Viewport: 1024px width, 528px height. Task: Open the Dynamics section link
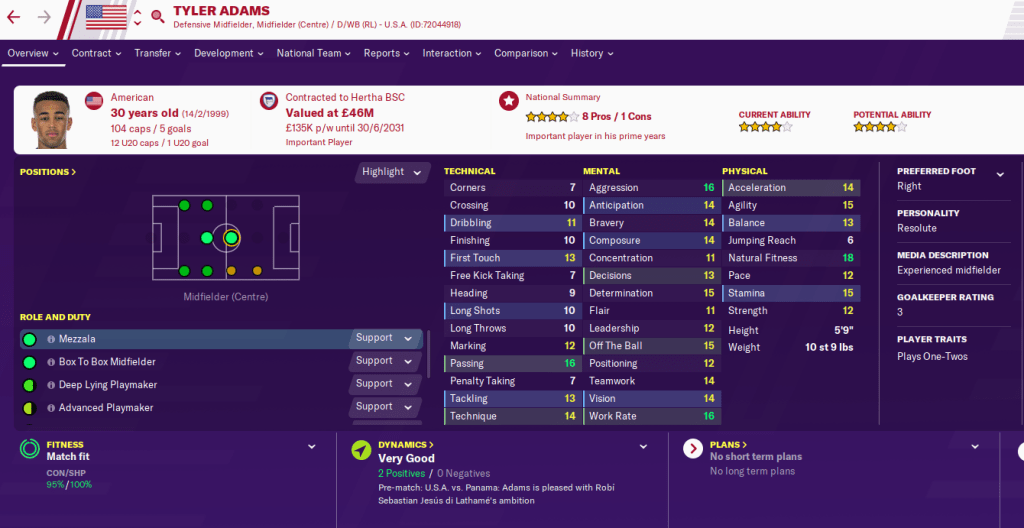406,445
